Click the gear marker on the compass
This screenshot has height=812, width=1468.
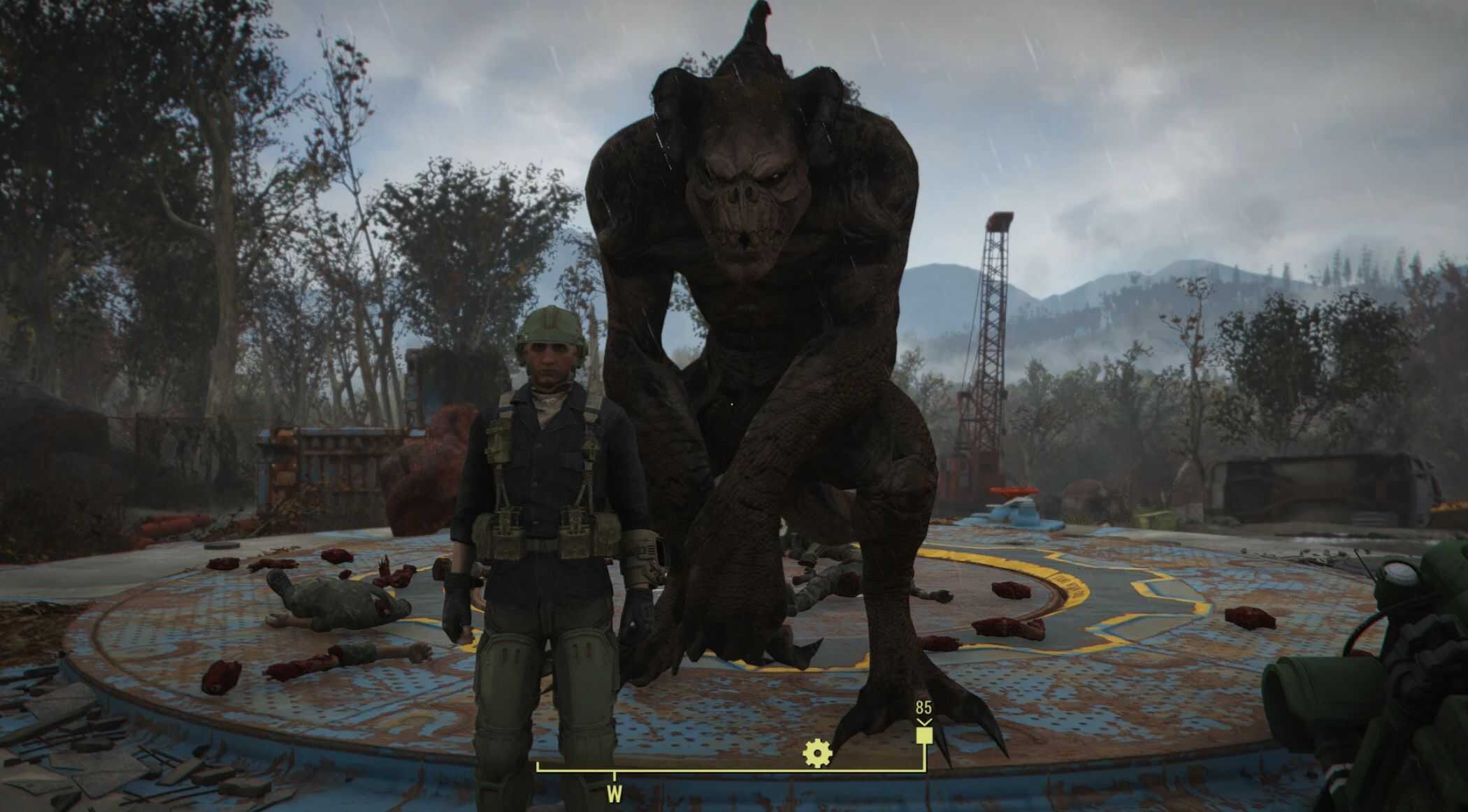click(816, 753)
